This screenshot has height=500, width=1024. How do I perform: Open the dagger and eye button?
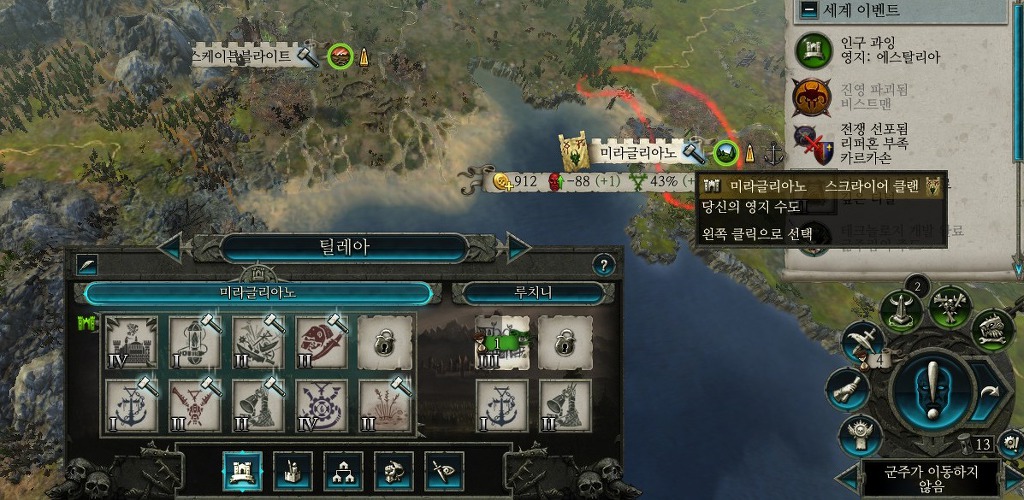pos(443,471)
